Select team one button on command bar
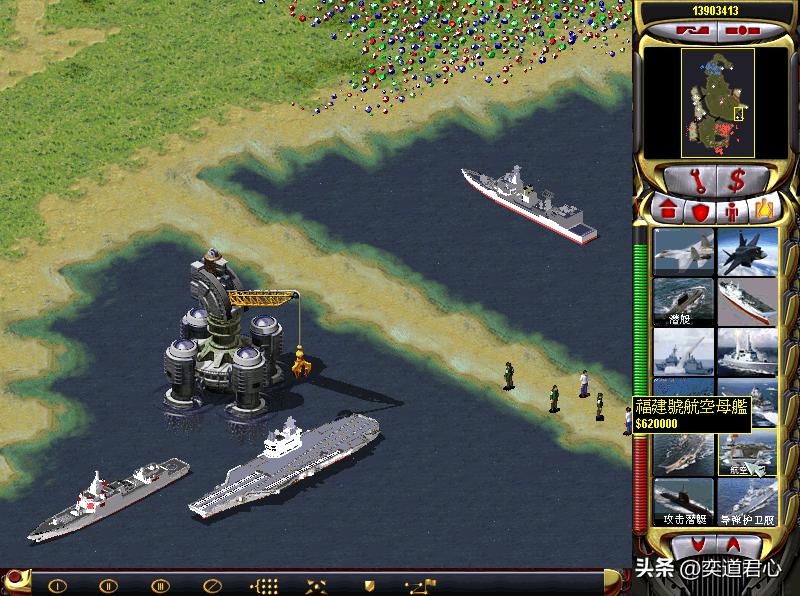The width and height of the screenshot is (800, 596). tap(57, 585)
